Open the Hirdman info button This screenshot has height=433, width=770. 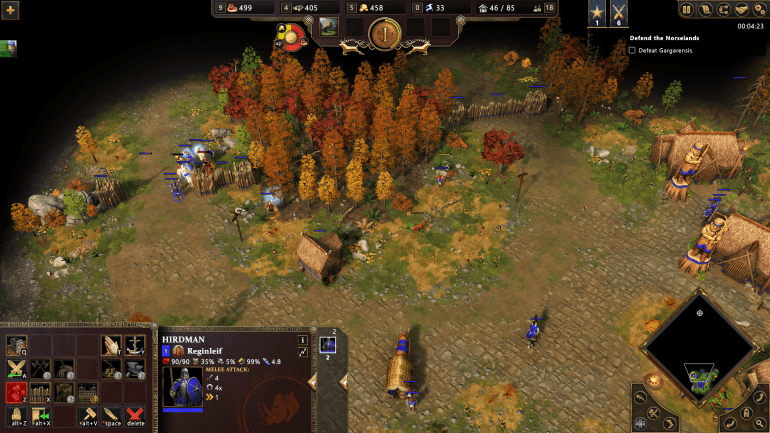pyautogui.click(x=303, y=340)
